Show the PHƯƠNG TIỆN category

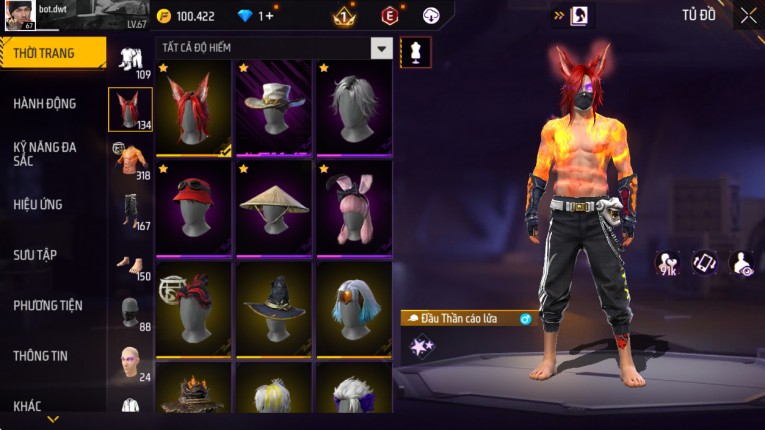pos(48,305)
